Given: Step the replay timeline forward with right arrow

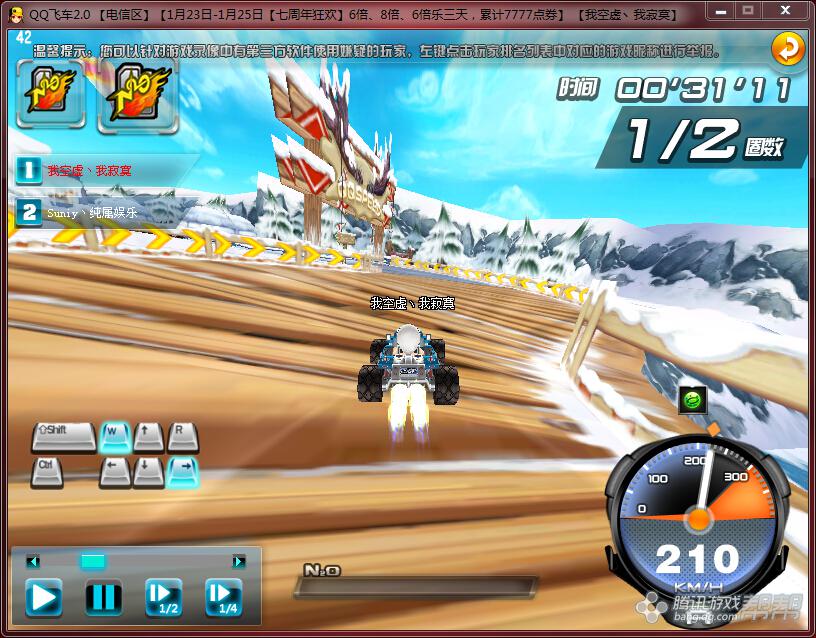Looking at the screenshot, I should click(x=238, y=562).
